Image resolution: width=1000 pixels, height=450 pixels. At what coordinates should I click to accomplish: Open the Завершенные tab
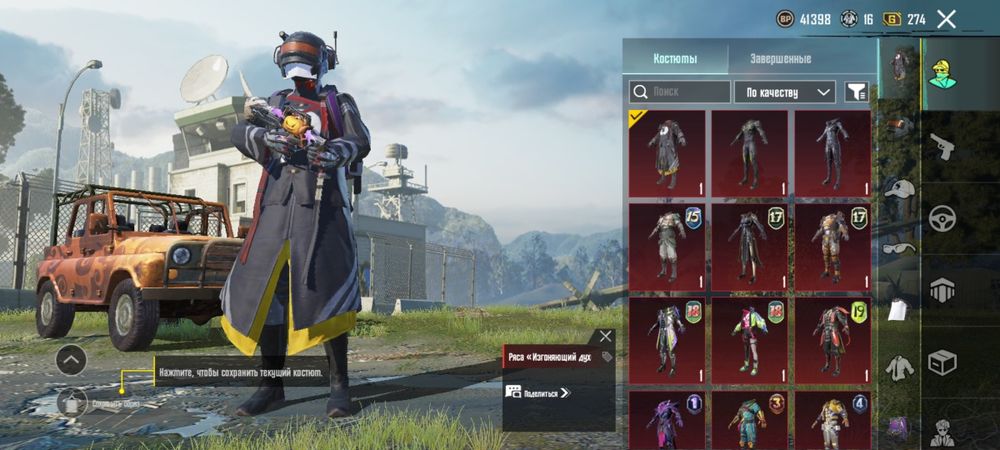coord(780,59)
